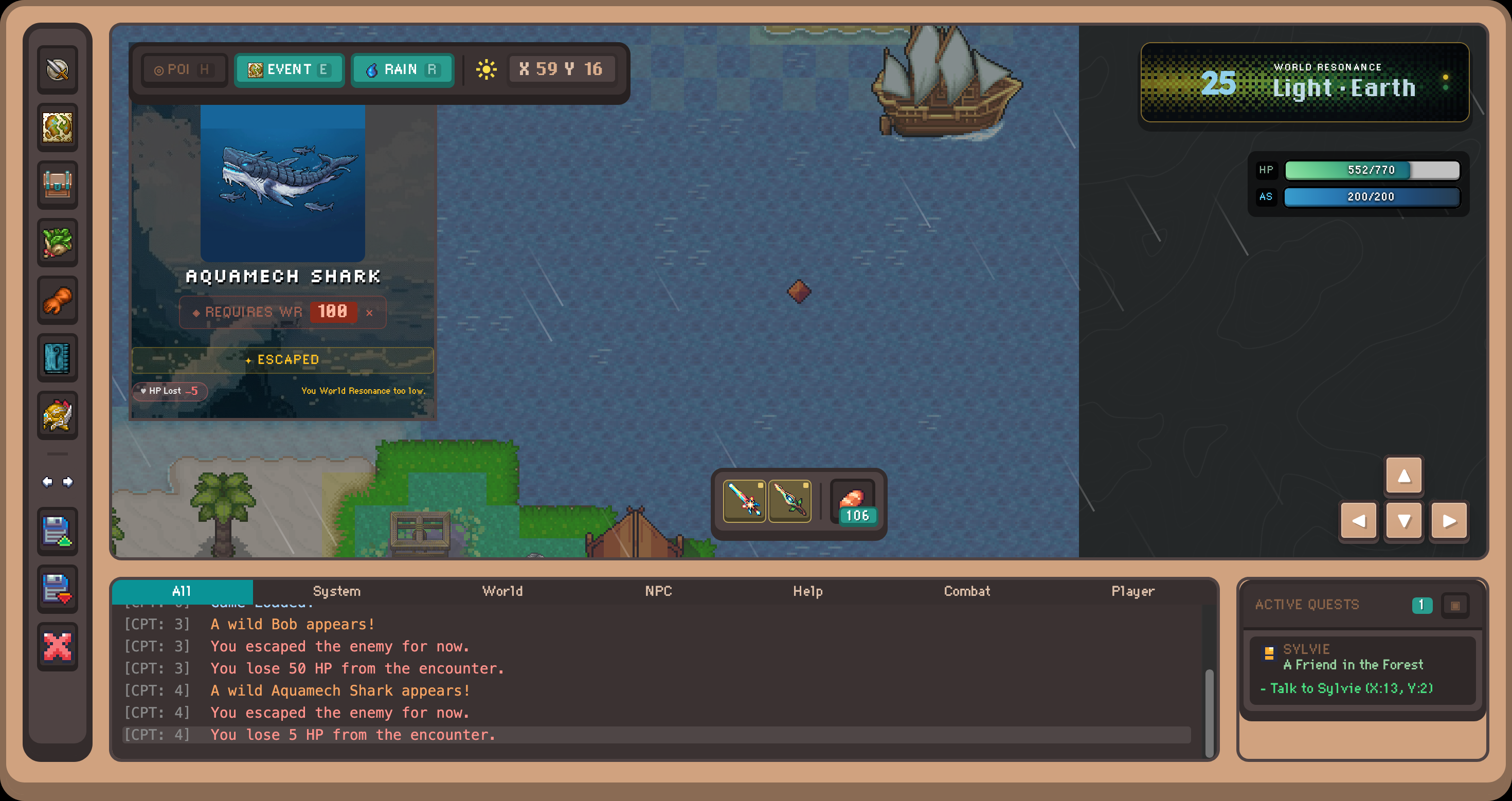This screenshot has width=1512, height=801.
Task: Collapse the Active Quests panel
Action: [1455, 605]
